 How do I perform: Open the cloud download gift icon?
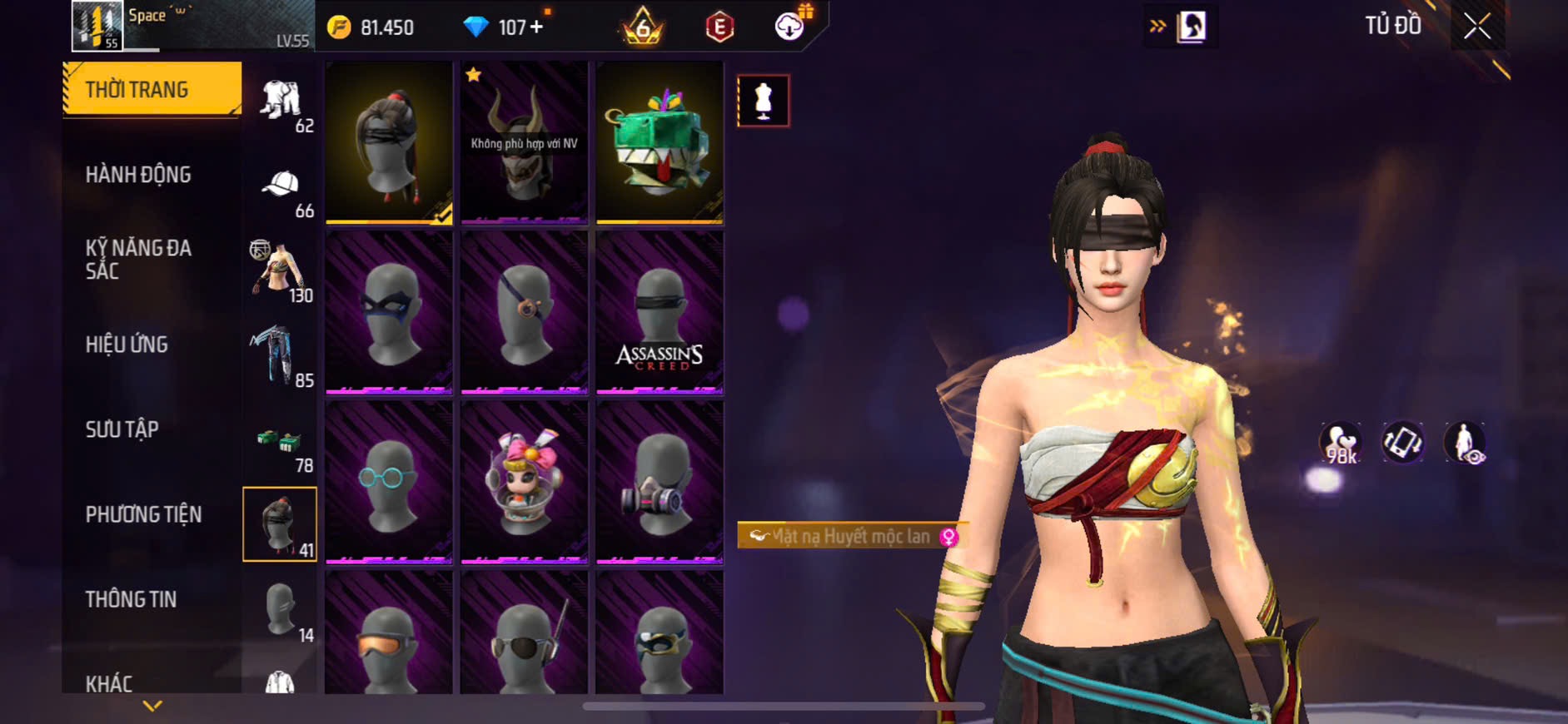(789, 26)
